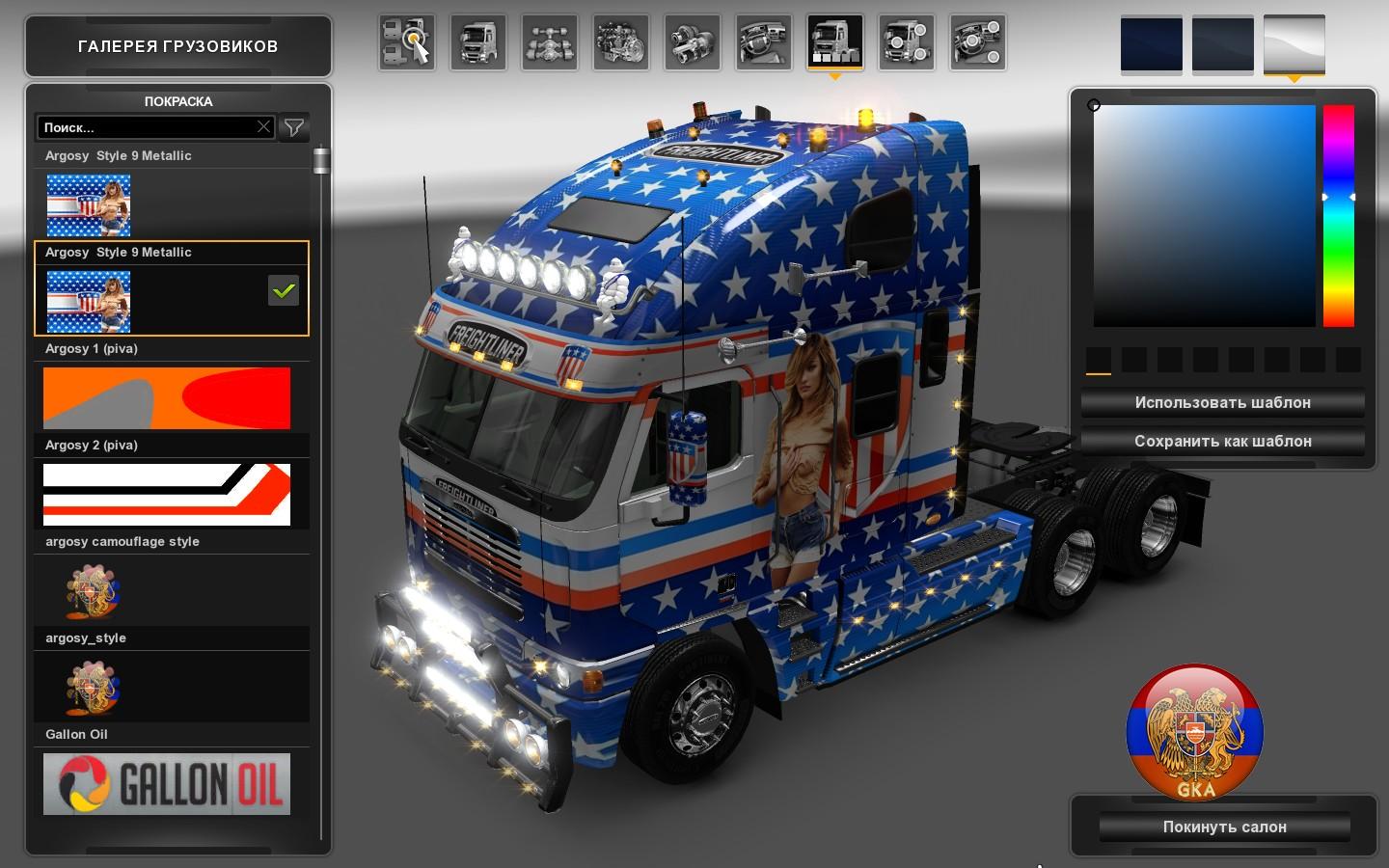Open the interior dashboard tab

(763, 42)
